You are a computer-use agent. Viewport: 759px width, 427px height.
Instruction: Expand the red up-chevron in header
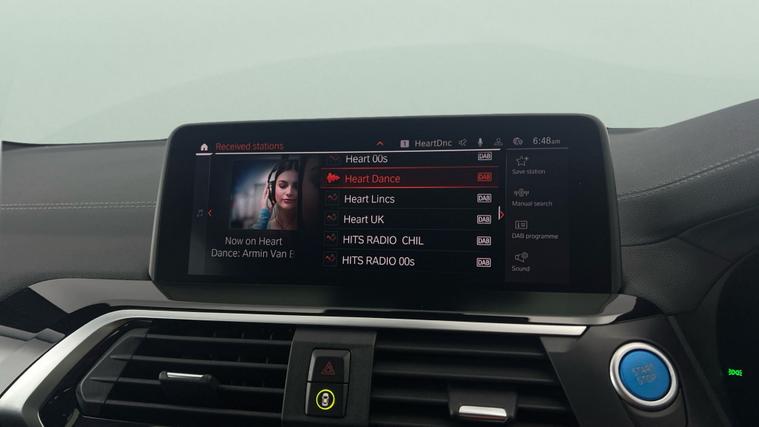click(x=380, y=144)
